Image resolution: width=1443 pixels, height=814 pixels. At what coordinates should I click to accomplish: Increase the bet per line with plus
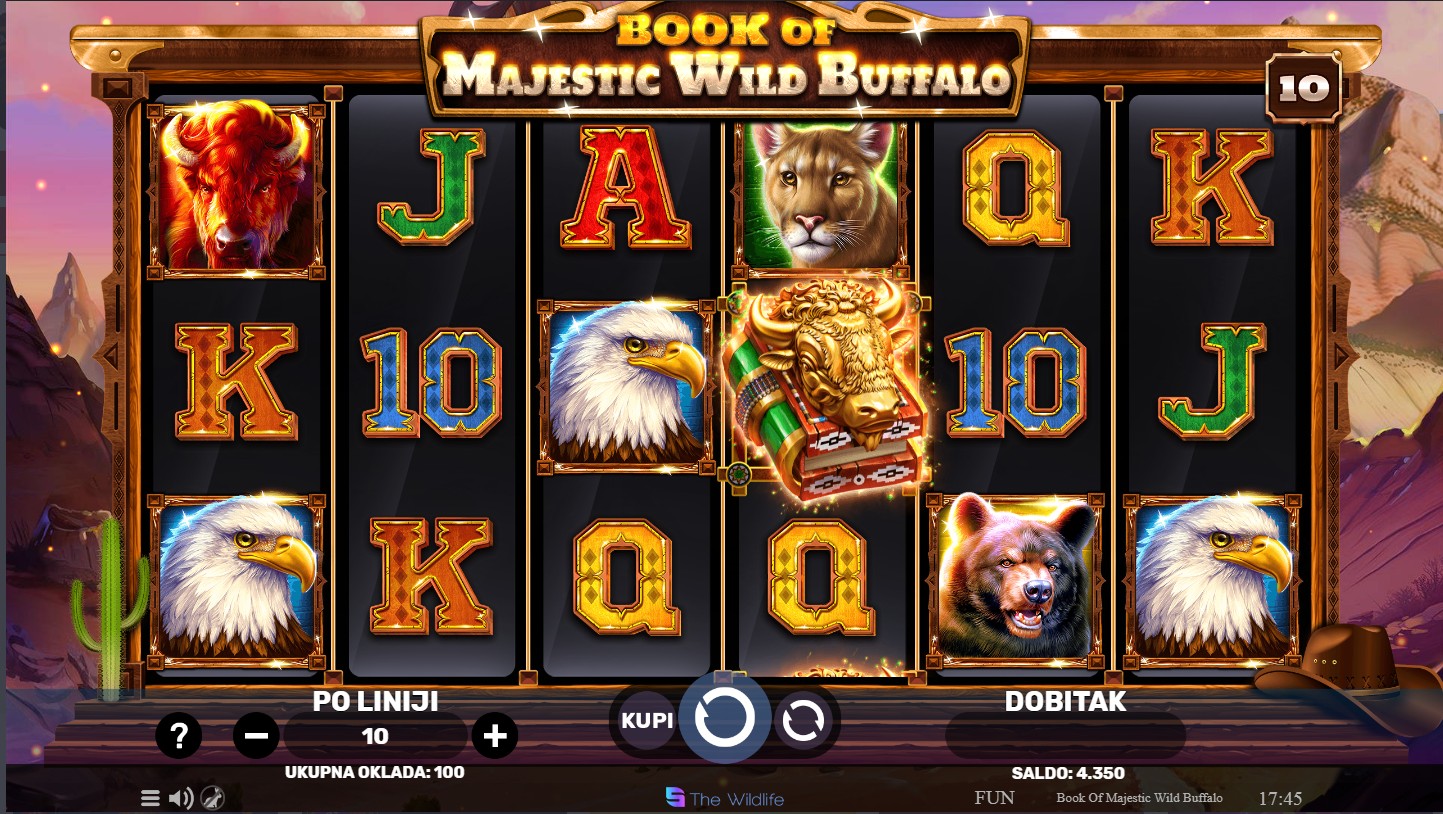point(495,737)
